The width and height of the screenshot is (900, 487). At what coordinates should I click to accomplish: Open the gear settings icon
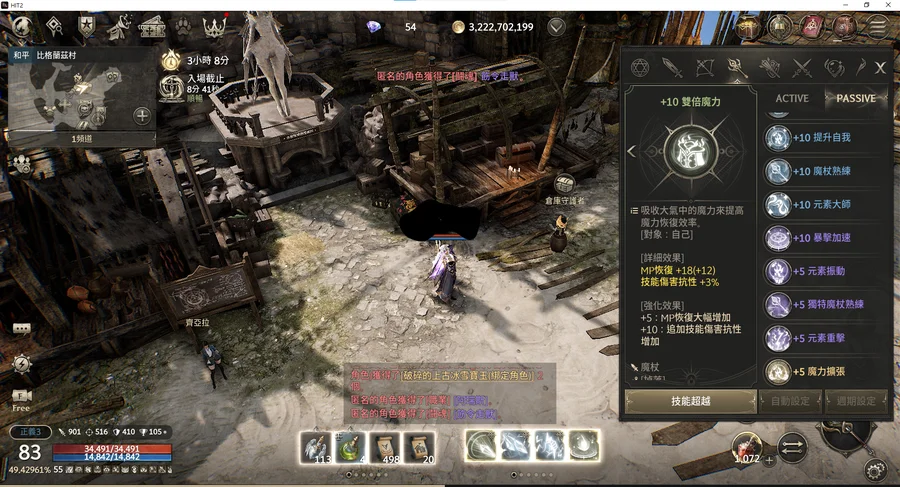coord(876,470)
